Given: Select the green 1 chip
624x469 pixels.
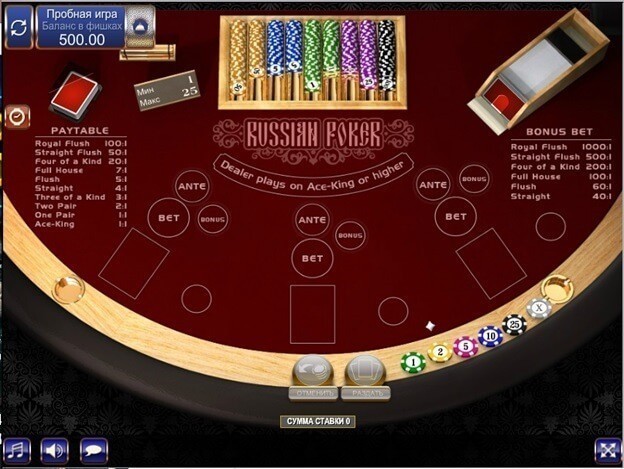Looking at the screenshot, I should 413,362.
